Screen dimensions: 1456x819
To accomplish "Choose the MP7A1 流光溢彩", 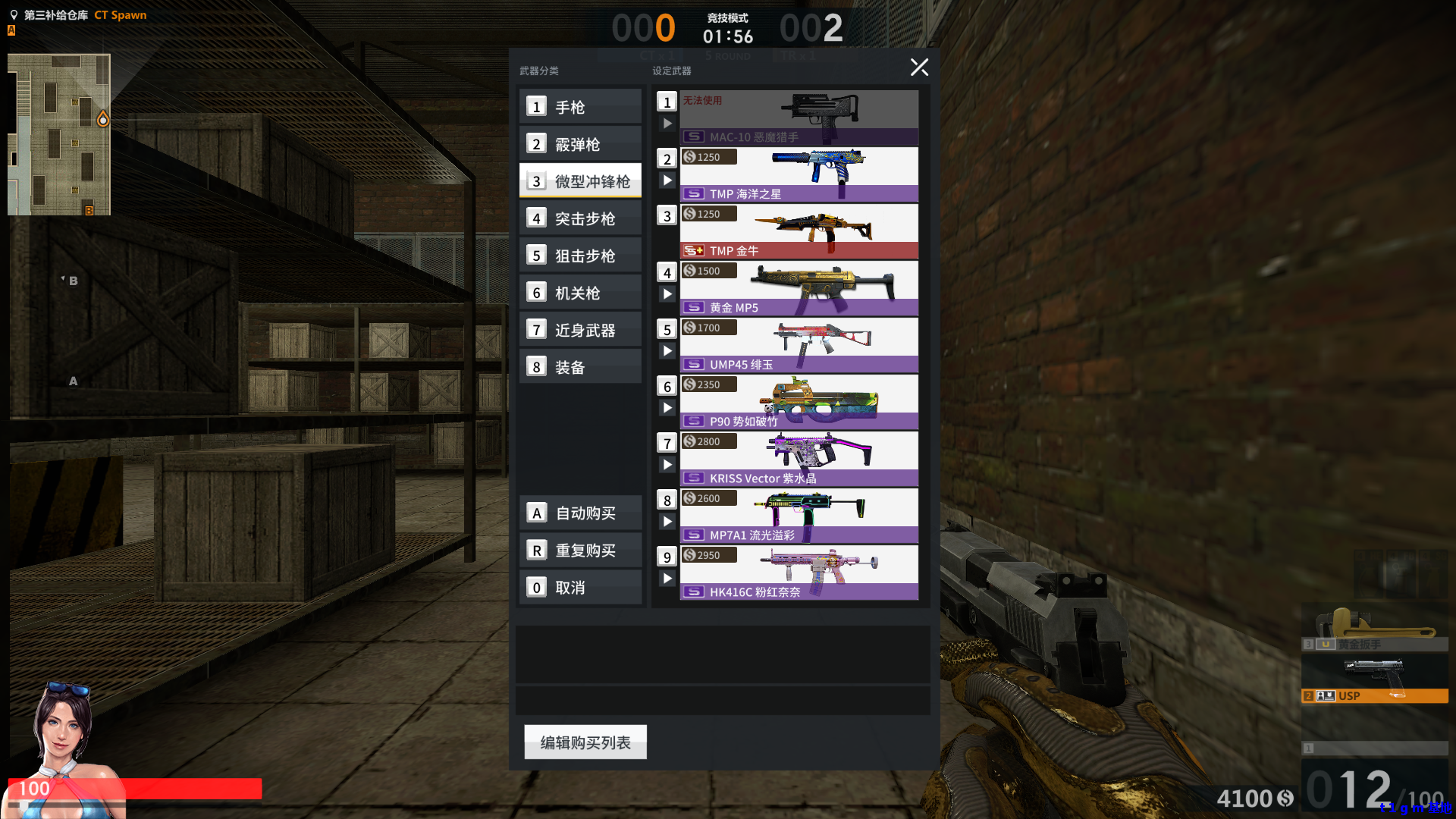I will coord(799,516).
